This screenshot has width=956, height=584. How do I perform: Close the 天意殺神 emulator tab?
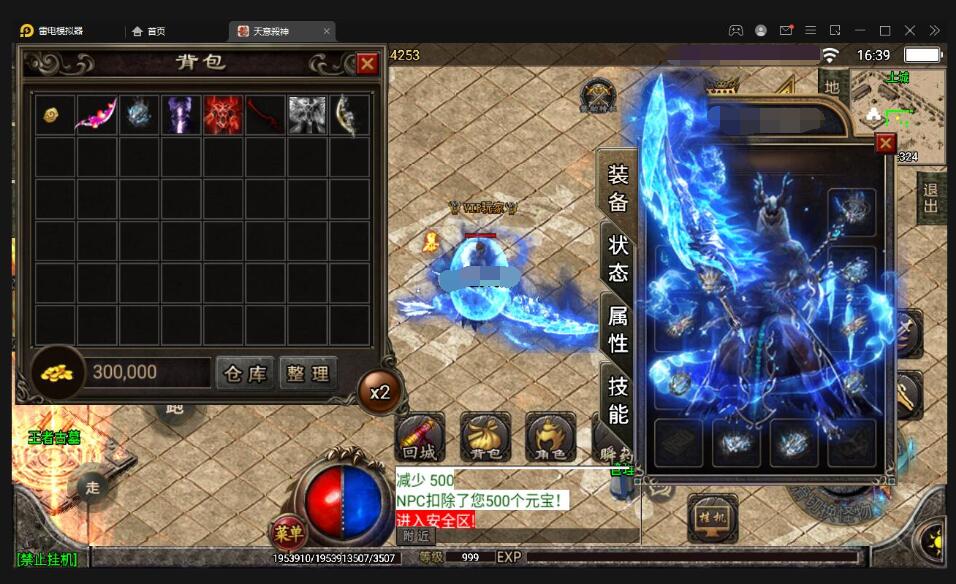click(x=326, y=31)
